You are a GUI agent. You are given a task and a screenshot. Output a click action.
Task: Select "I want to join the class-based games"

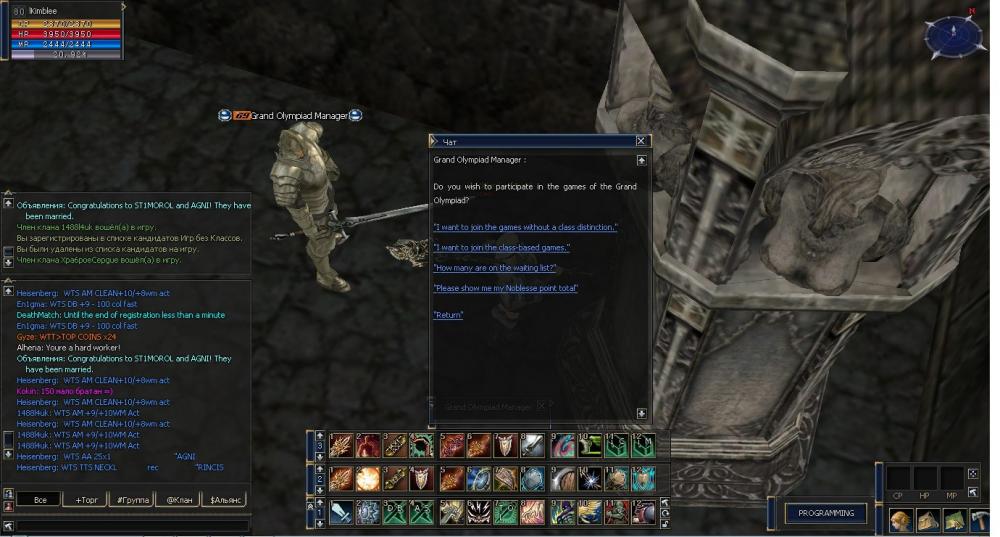501,247
